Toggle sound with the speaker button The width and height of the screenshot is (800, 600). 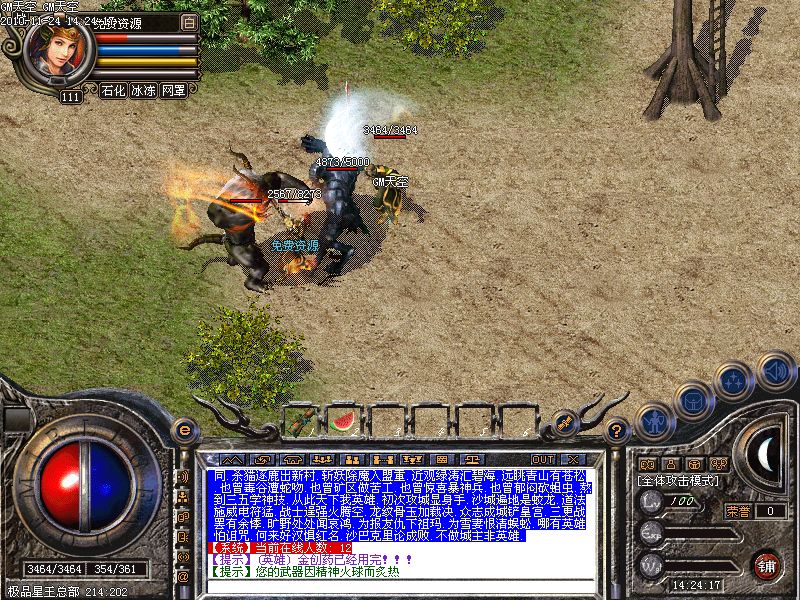[775, 370]
